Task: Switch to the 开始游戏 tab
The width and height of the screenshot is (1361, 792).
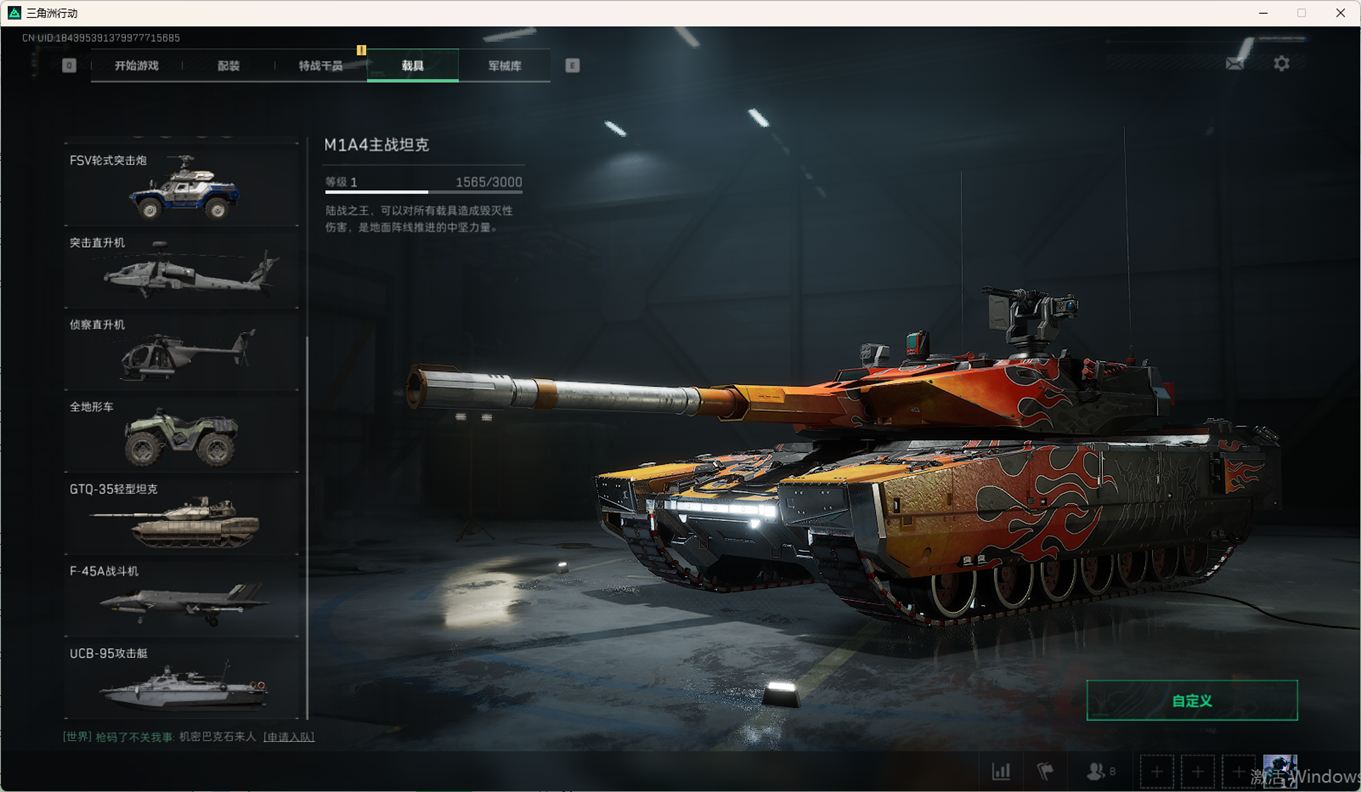Action: pos(136,66)
